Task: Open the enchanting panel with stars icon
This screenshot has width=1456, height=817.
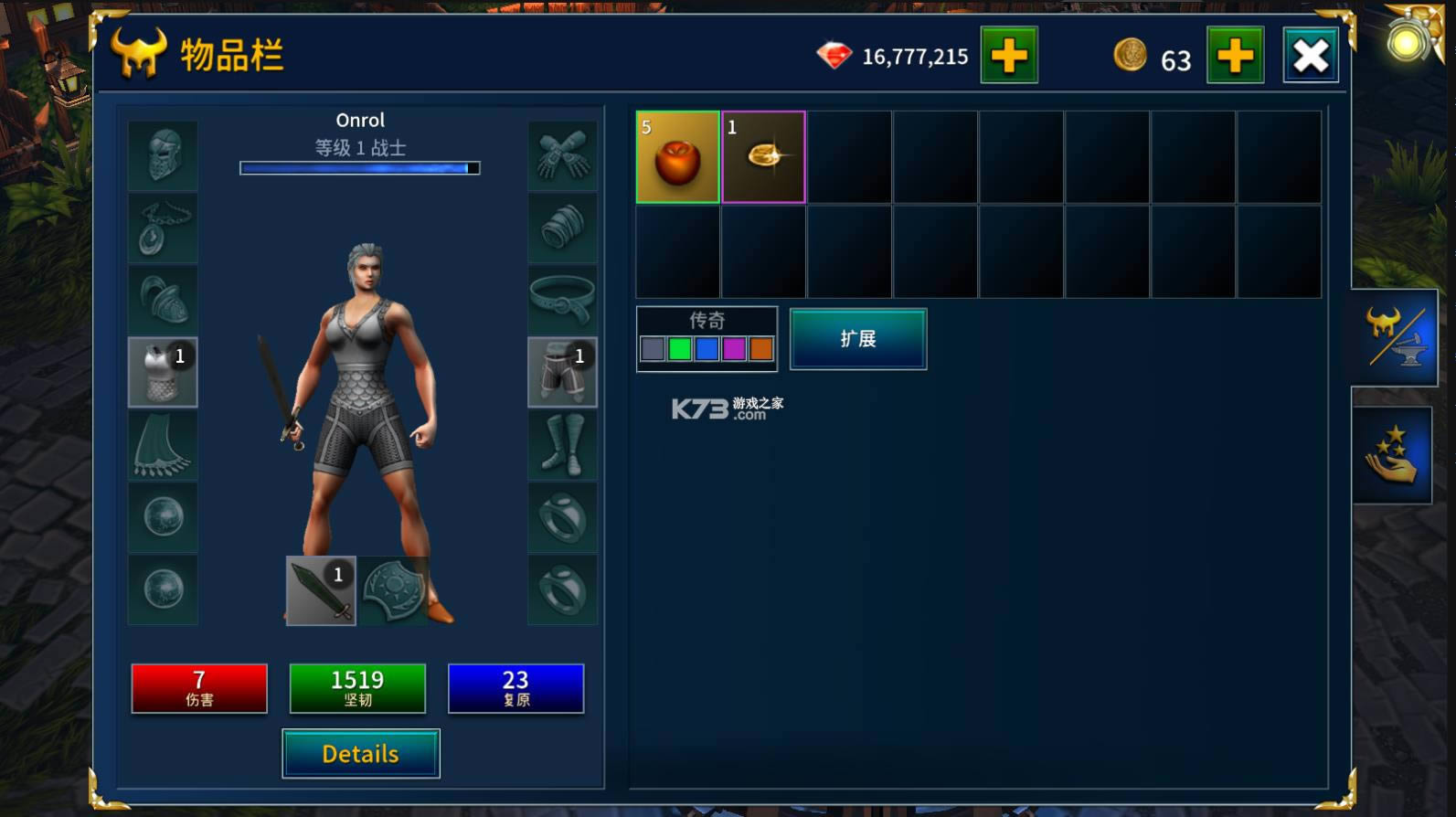Action: pyautogui.click(x=1393, y=454)
